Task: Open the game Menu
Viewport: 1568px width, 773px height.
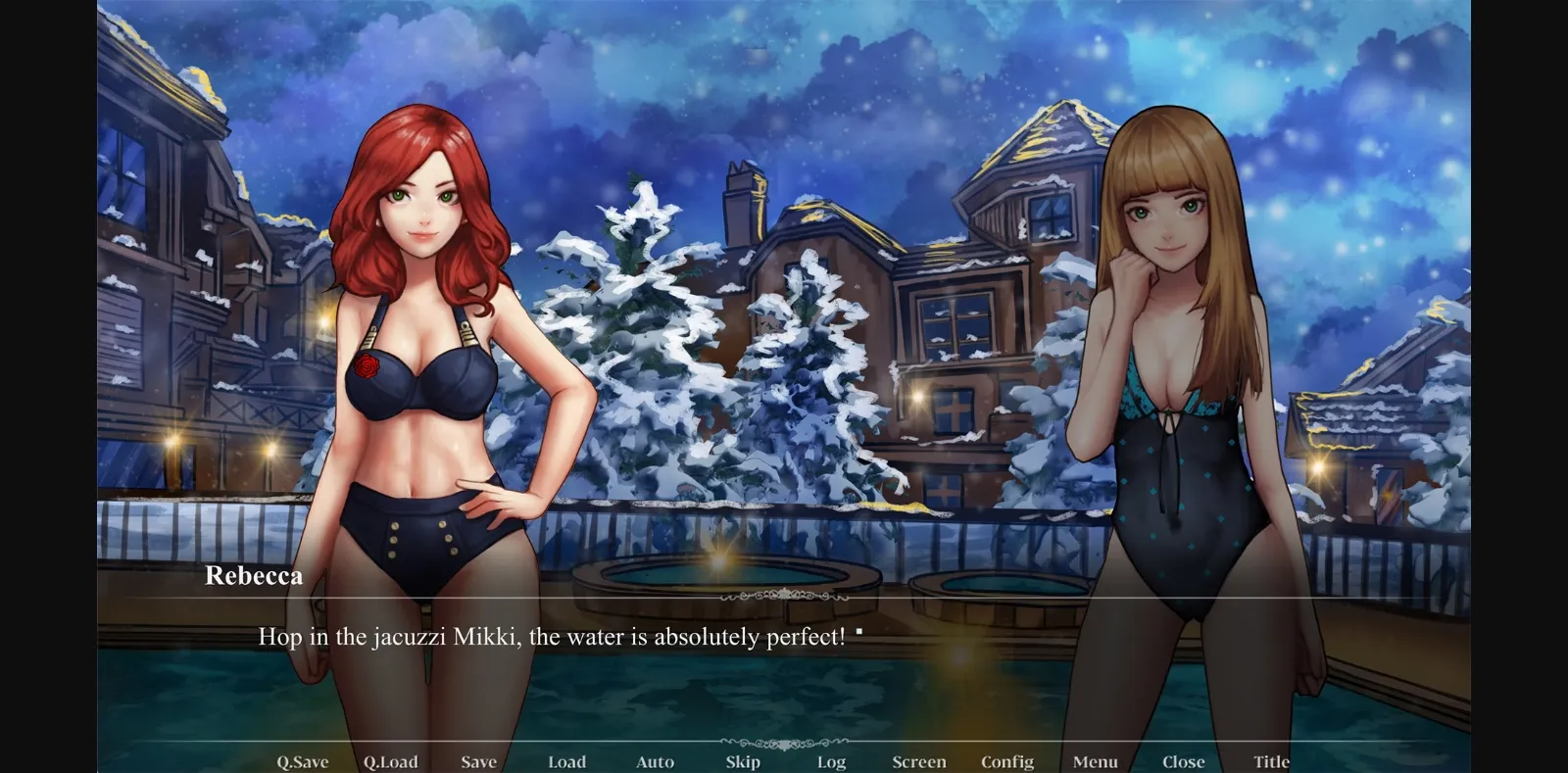Action: [1095, 761]
